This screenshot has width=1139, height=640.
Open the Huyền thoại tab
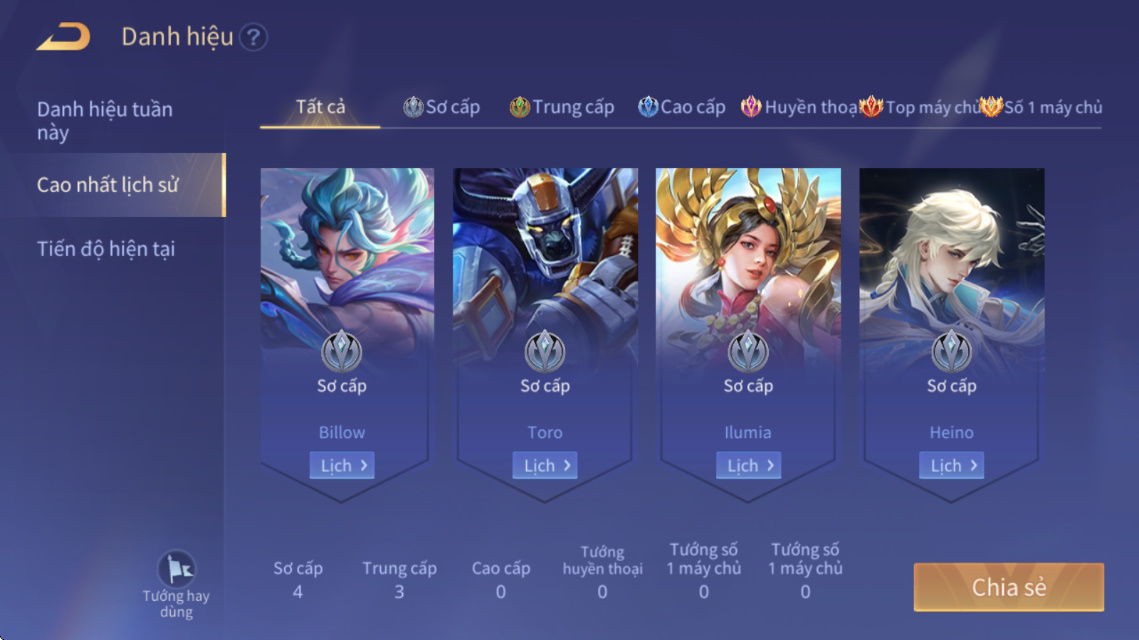799,107
